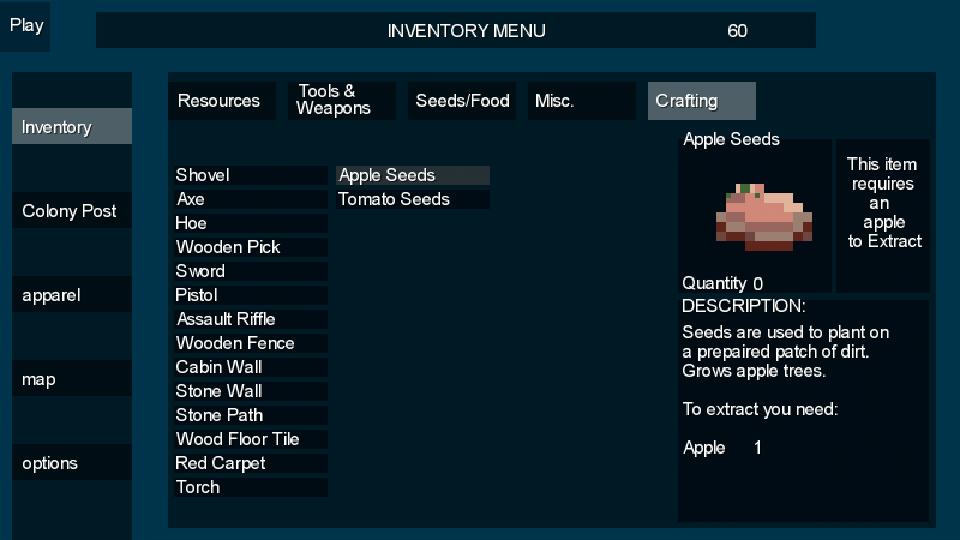Image resolution: width=960 pixels, height=540 pixels.
Task: Select Stone Path in crafting list
Action: tap(250, 415)
